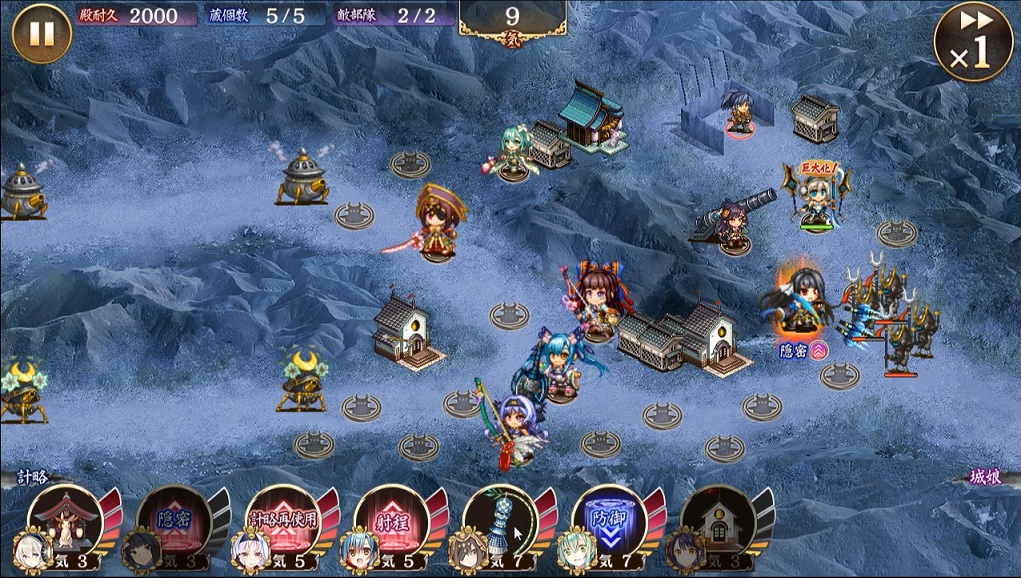Activate the 計略再使用 stratagem

click(281, 518)
